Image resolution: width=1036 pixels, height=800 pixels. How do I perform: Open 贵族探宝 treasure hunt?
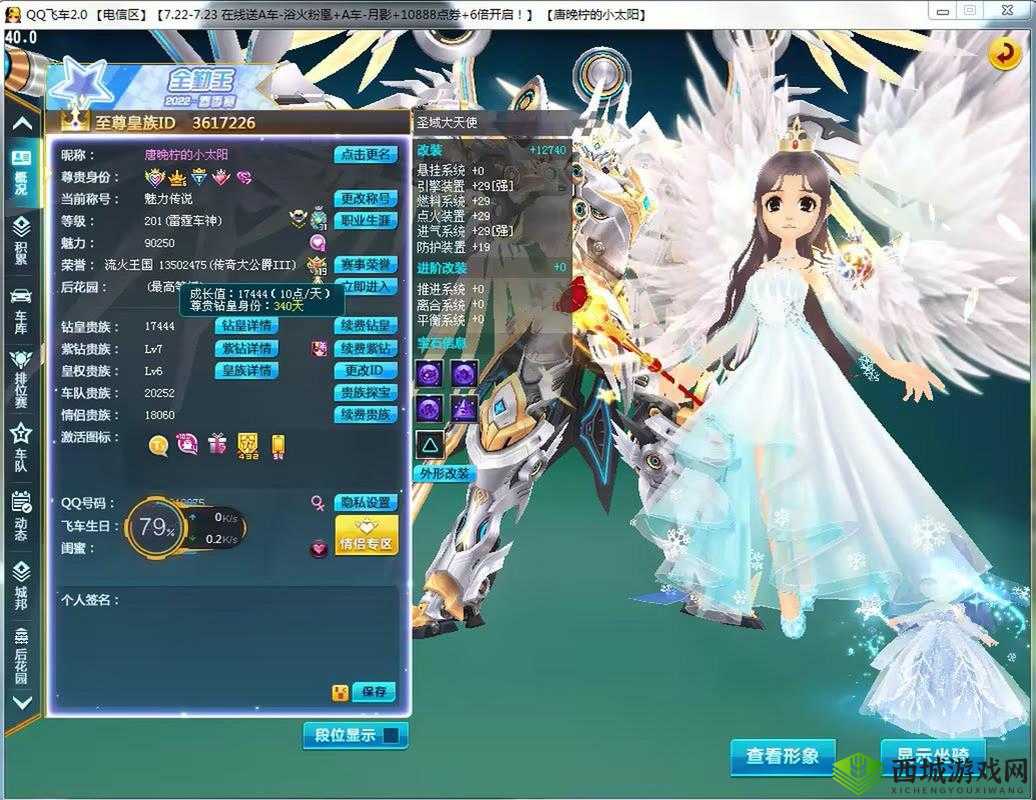(365, 393)
